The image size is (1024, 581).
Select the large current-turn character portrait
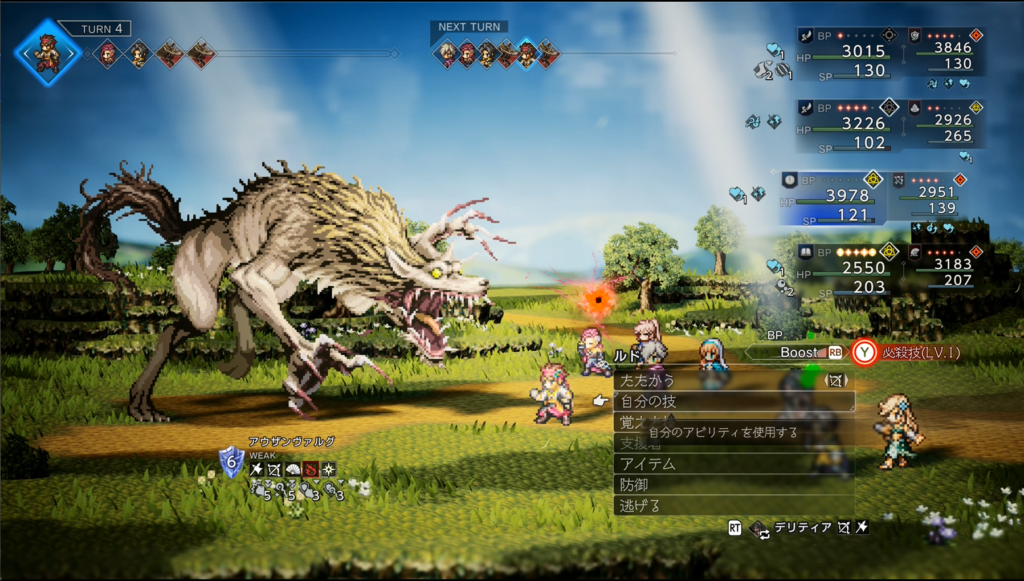pyautogui.click(x=47, y=52)
